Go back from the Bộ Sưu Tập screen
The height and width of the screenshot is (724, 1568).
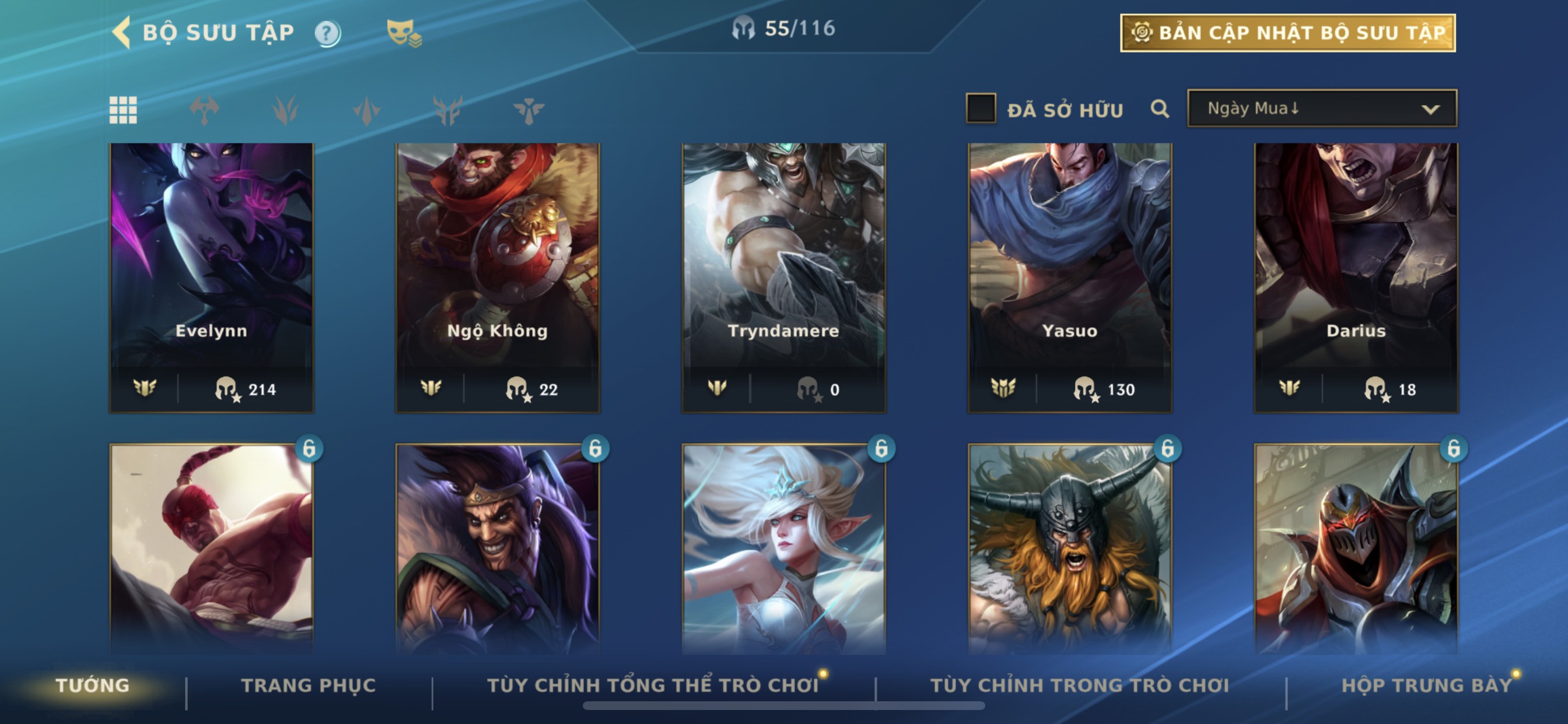click(123, 32)
